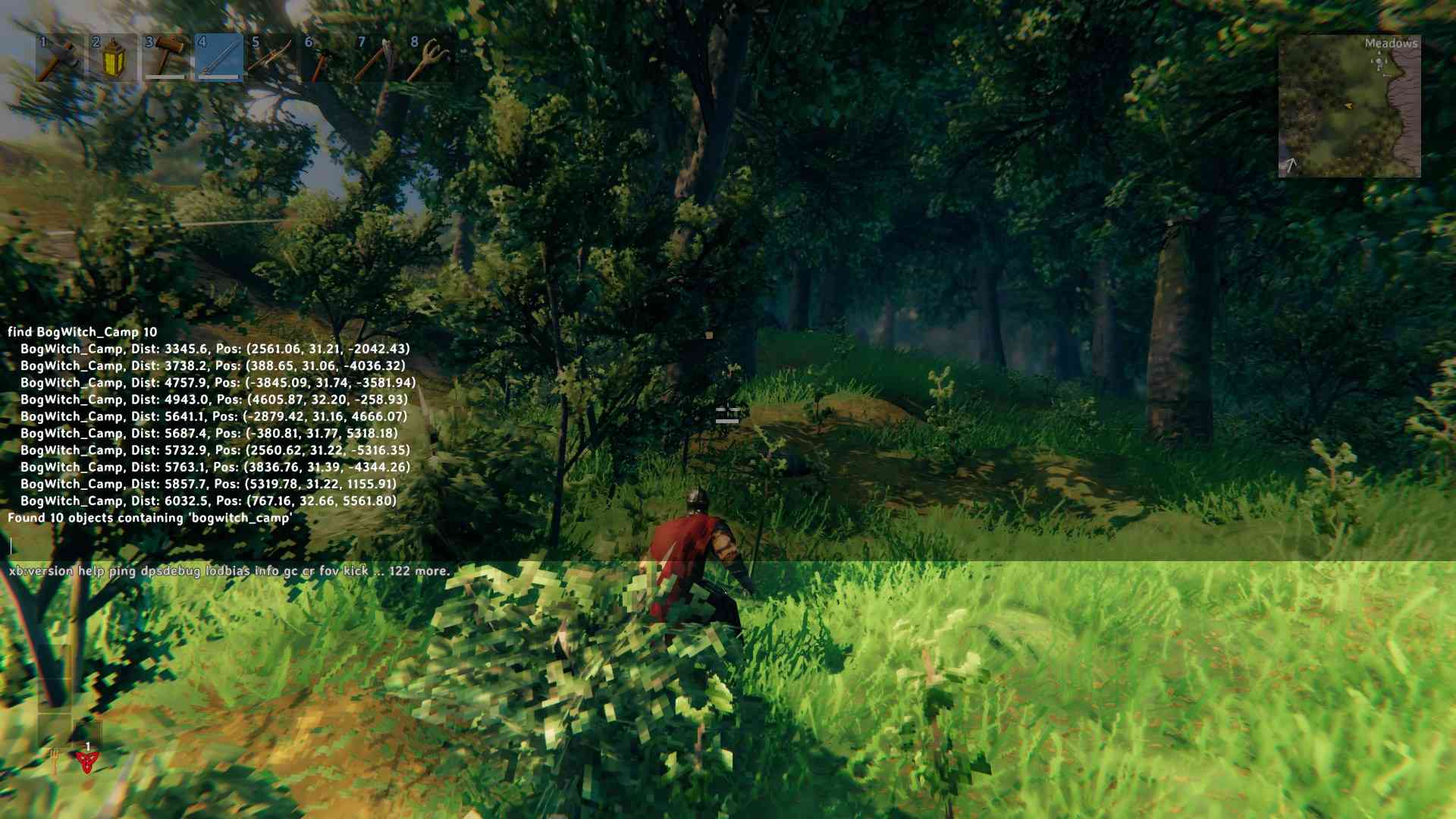Click the sword's durability bar in slot 4
This screenshot has height=819, width=1456.
(218, 78)
